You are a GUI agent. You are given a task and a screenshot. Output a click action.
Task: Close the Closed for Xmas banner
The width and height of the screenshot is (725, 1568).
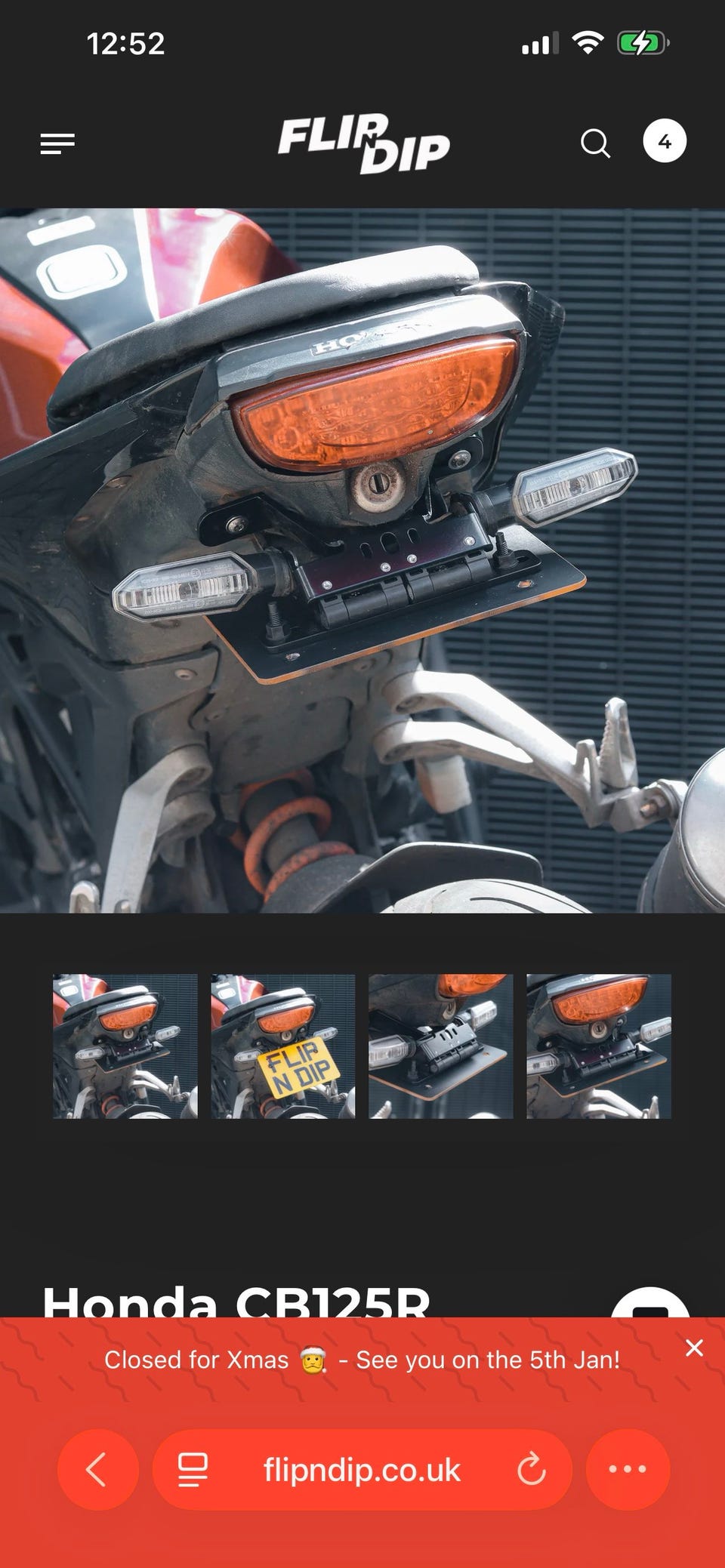694,1348
